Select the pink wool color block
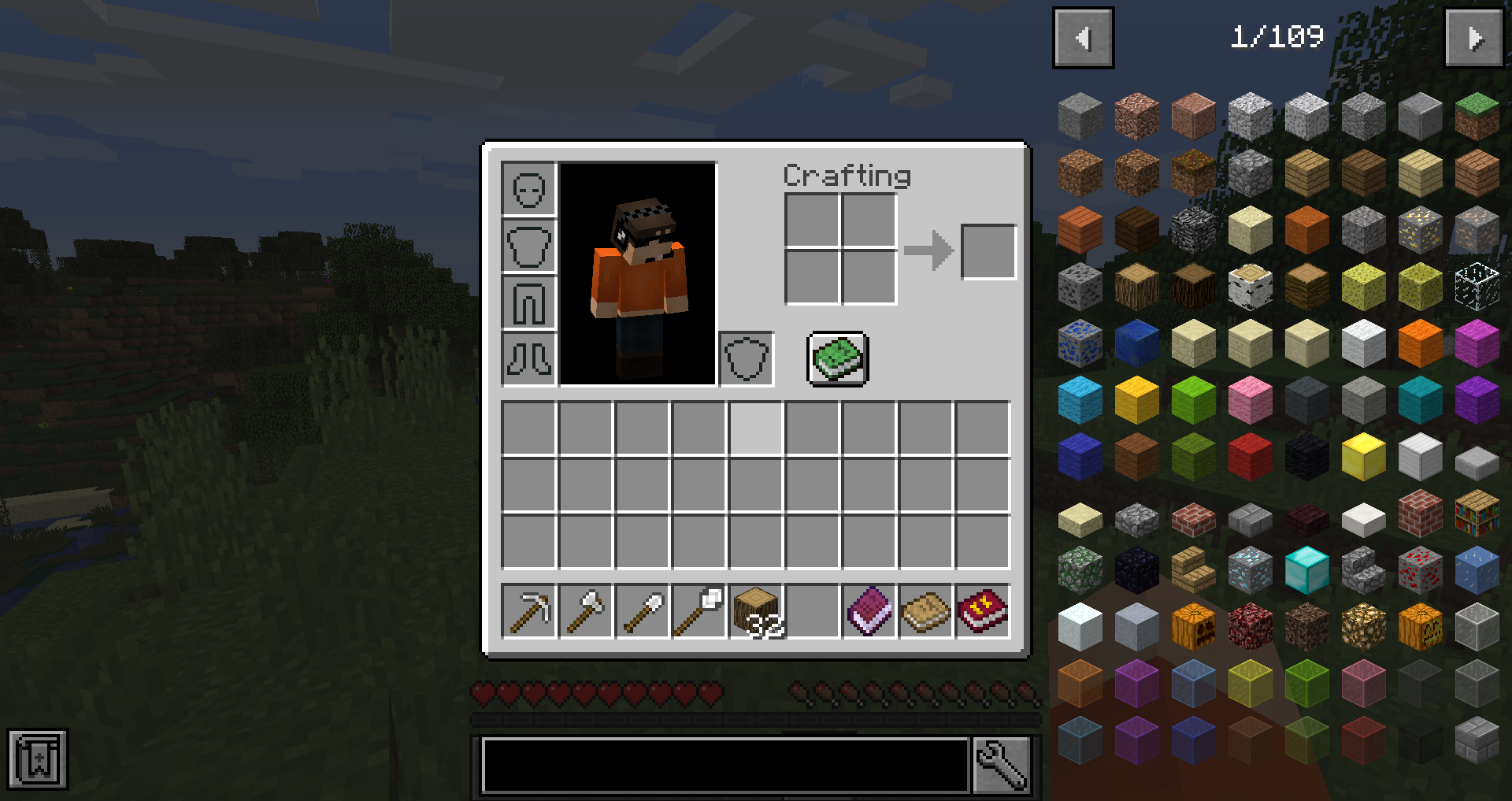 tap(1249, 399)
